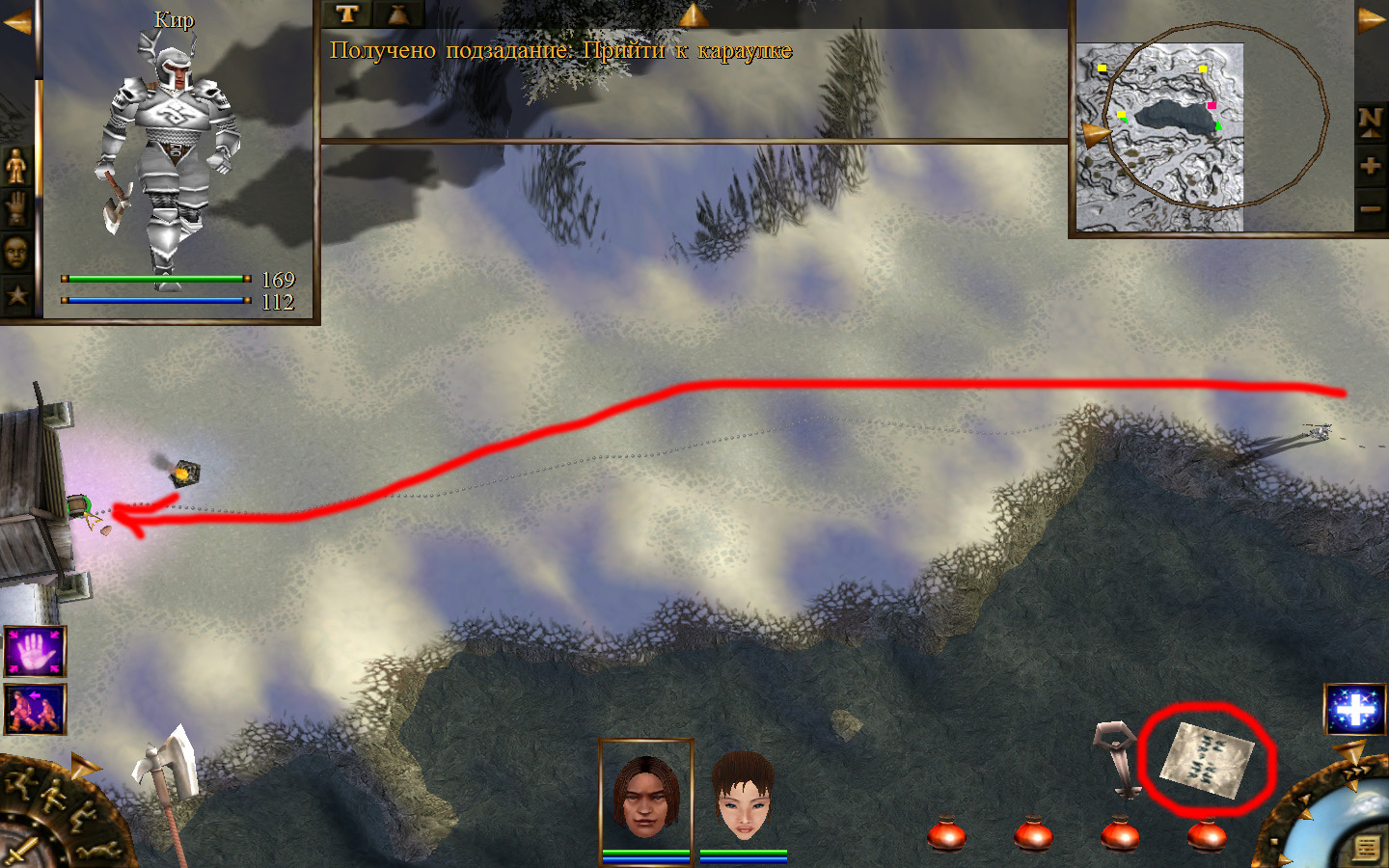Select the key item in quick slots

pyautogui.click(x=1120, y=758)
